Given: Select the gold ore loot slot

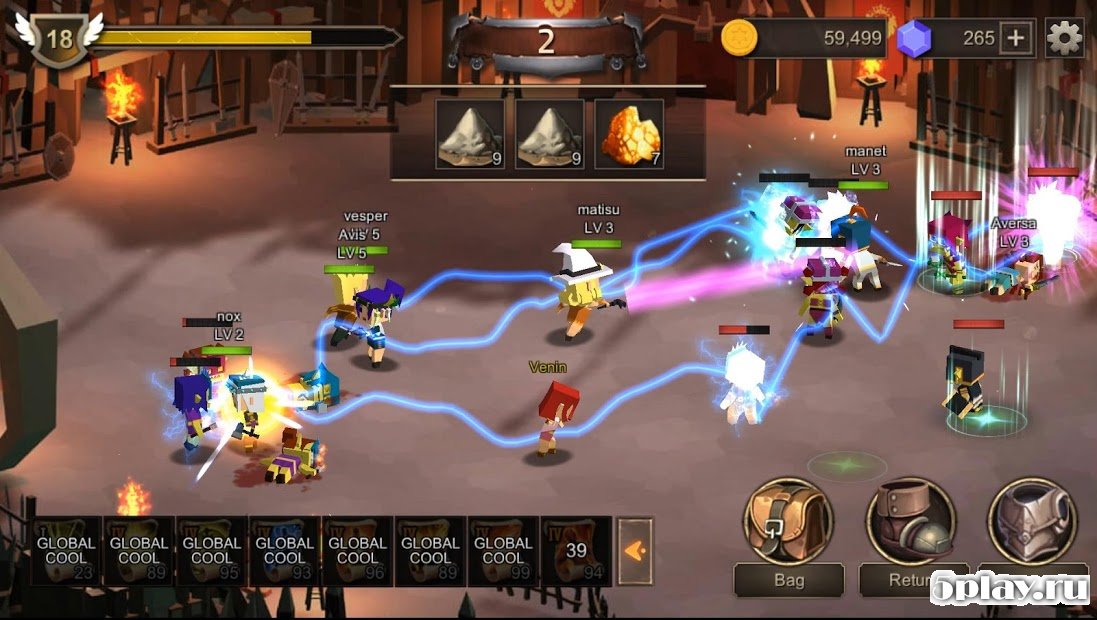Looking at the screenshot, I should (x=630, y=135).
